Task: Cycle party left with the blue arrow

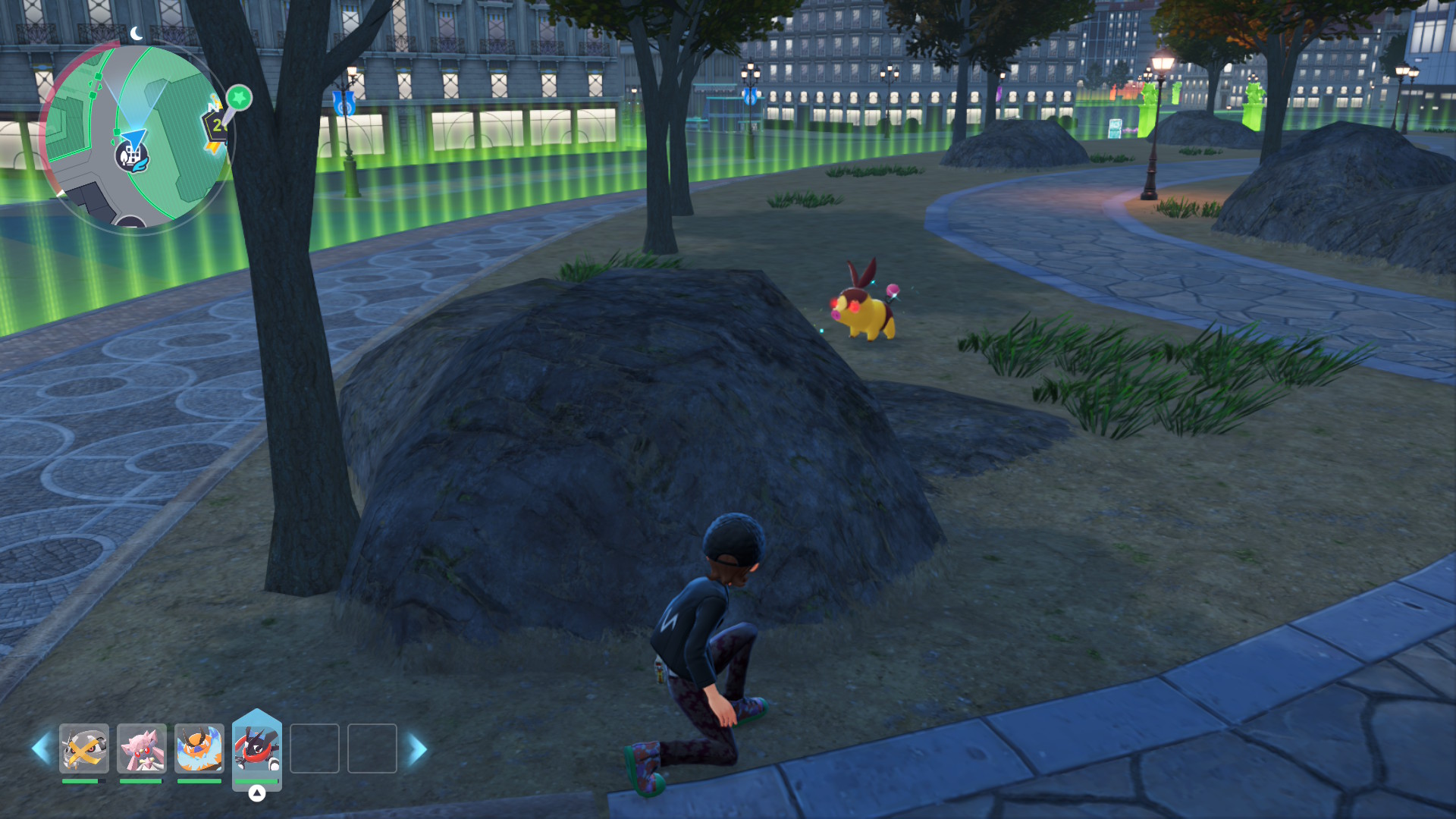Action: point(41,748)
